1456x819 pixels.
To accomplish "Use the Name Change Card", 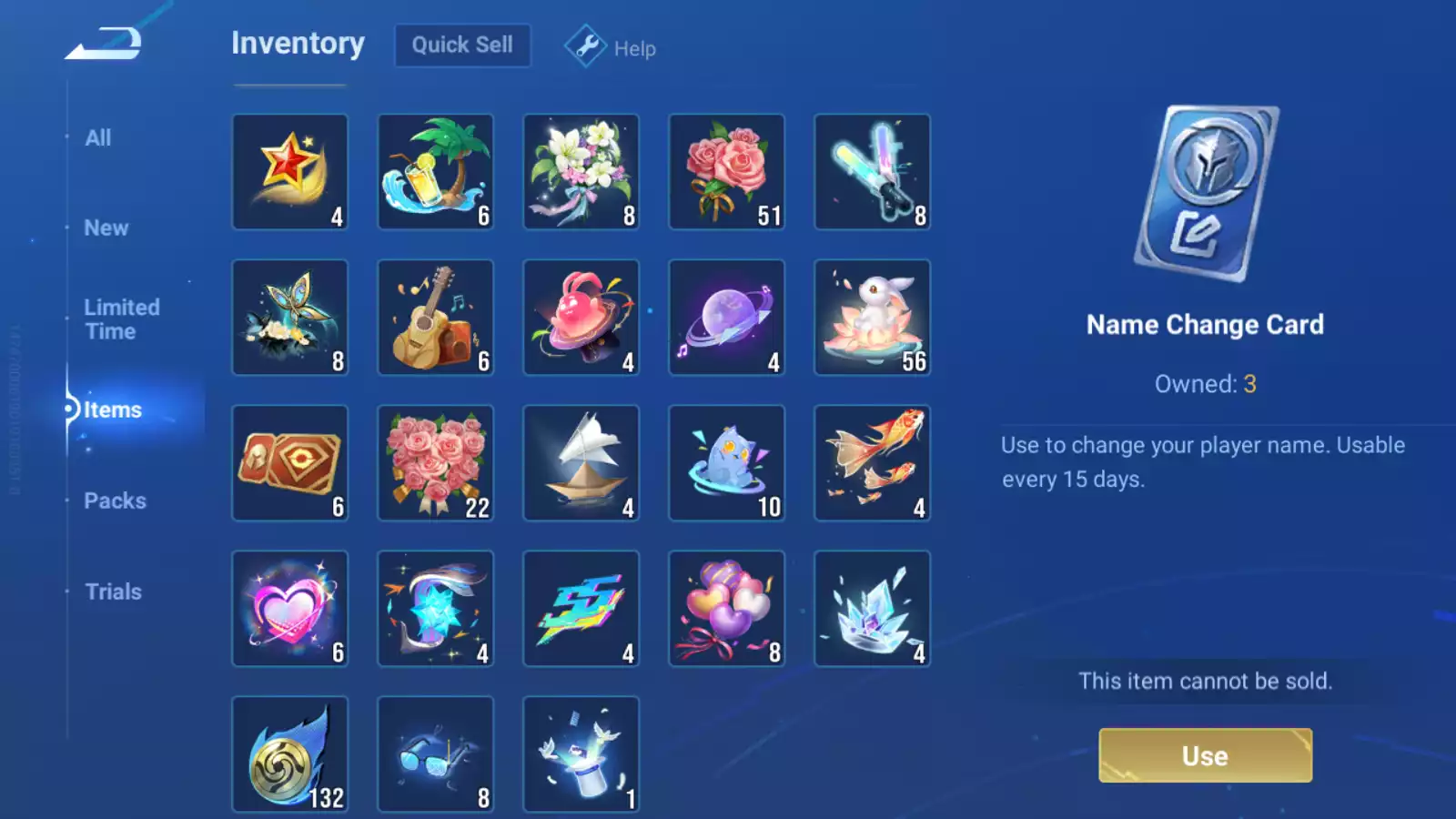I will 1205,755.
